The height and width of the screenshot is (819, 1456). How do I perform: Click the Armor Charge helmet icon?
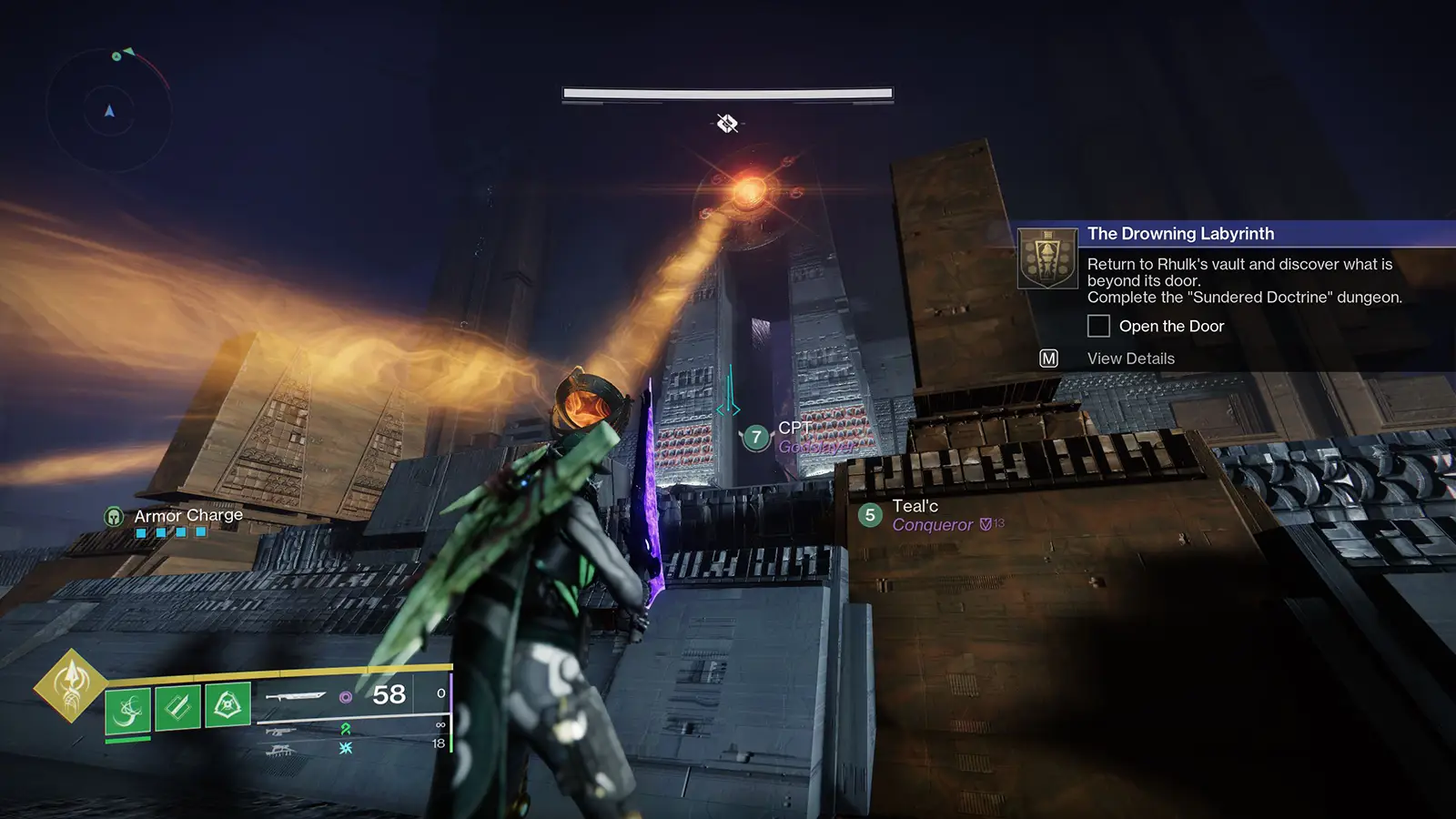coord(114,516)
